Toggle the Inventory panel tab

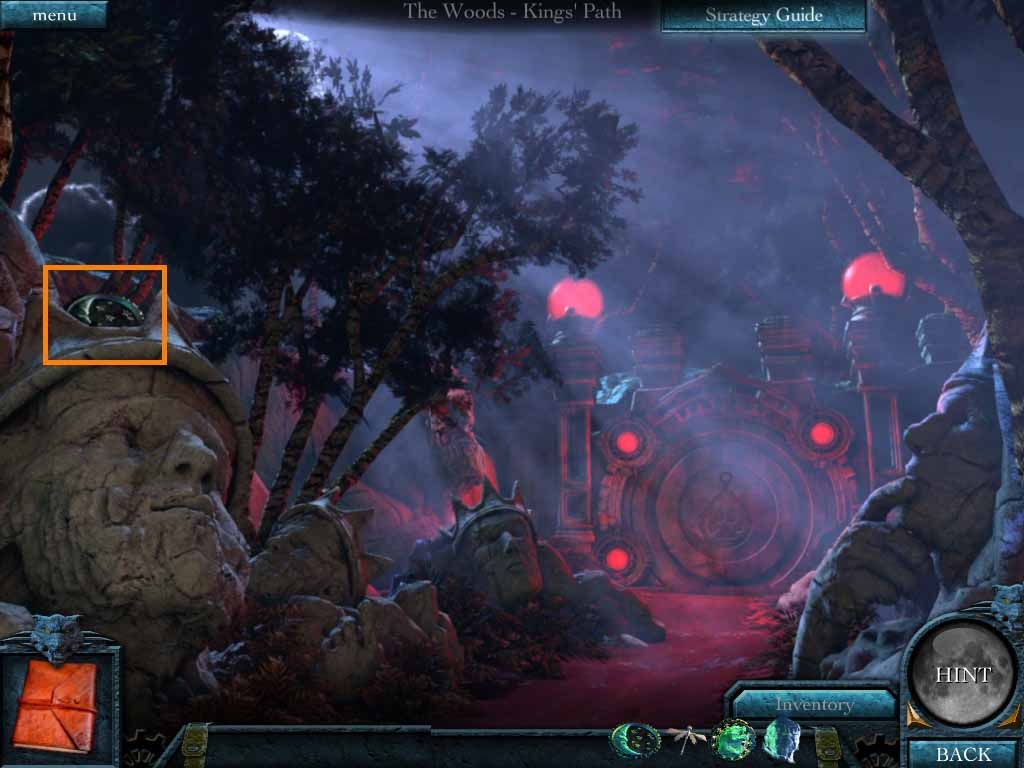813,704
